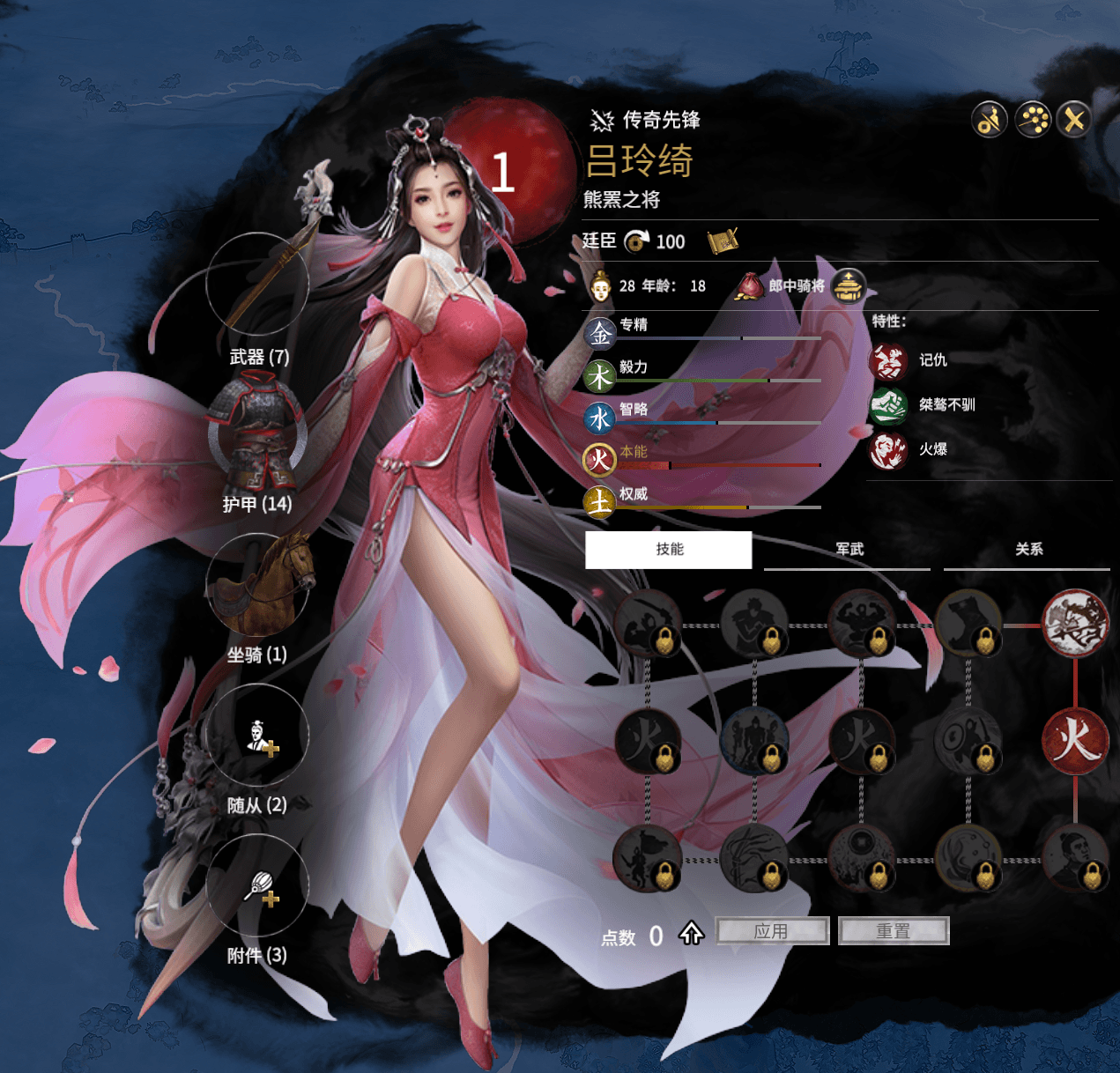Screen dimensions: 1120x1073
Task: Click the 应用 button
Action: (x=772, y=931)
